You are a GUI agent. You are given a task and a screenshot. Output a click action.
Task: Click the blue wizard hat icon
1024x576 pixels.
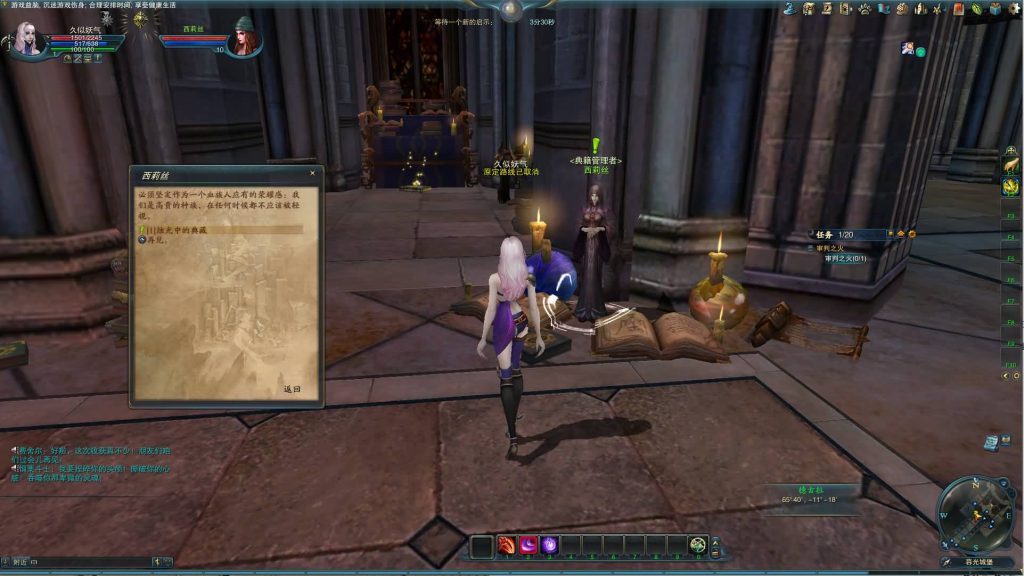(x=790, y=8)
